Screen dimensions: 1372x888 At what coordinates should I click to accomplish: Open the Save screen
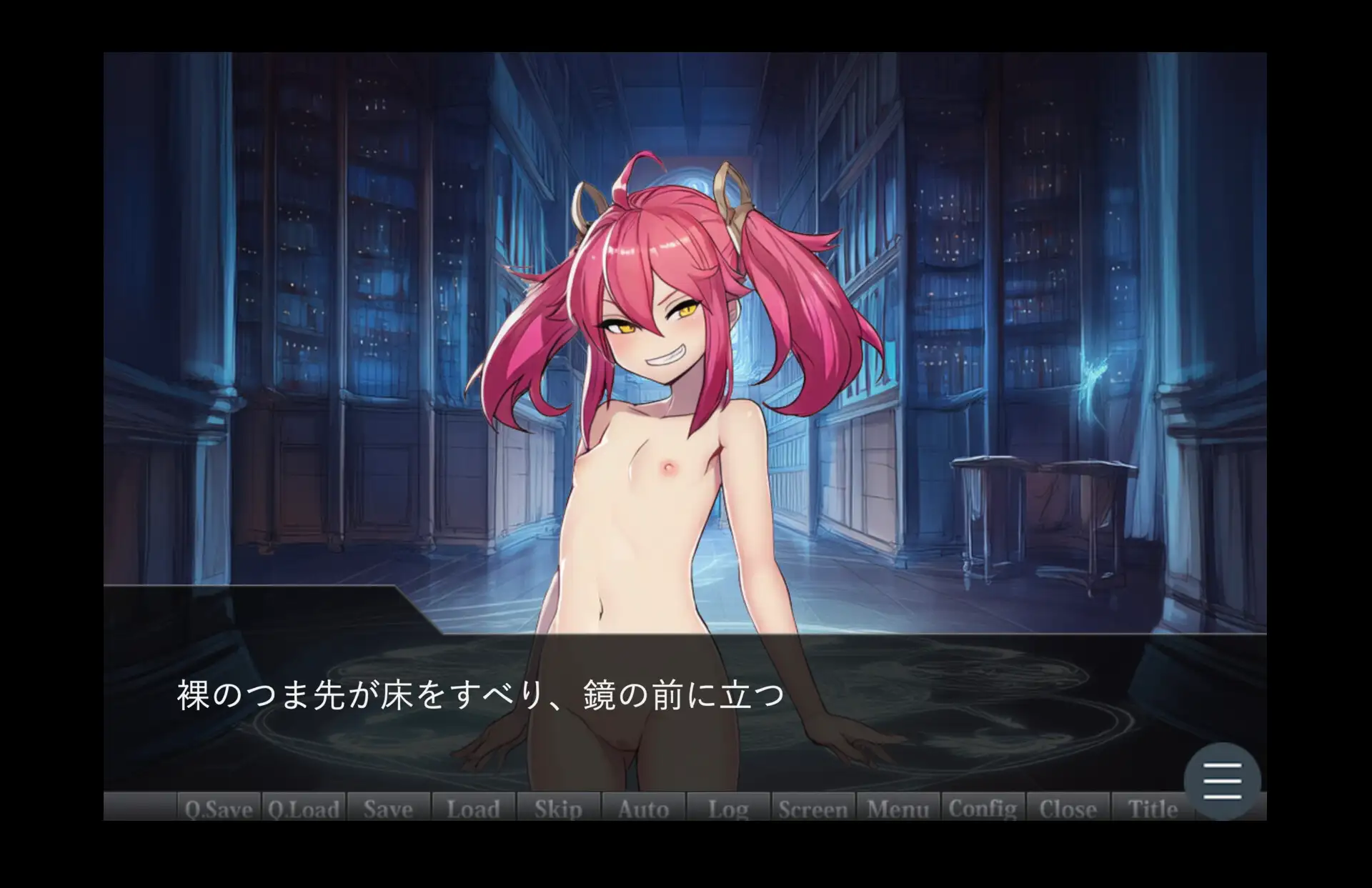pos(388,808)
